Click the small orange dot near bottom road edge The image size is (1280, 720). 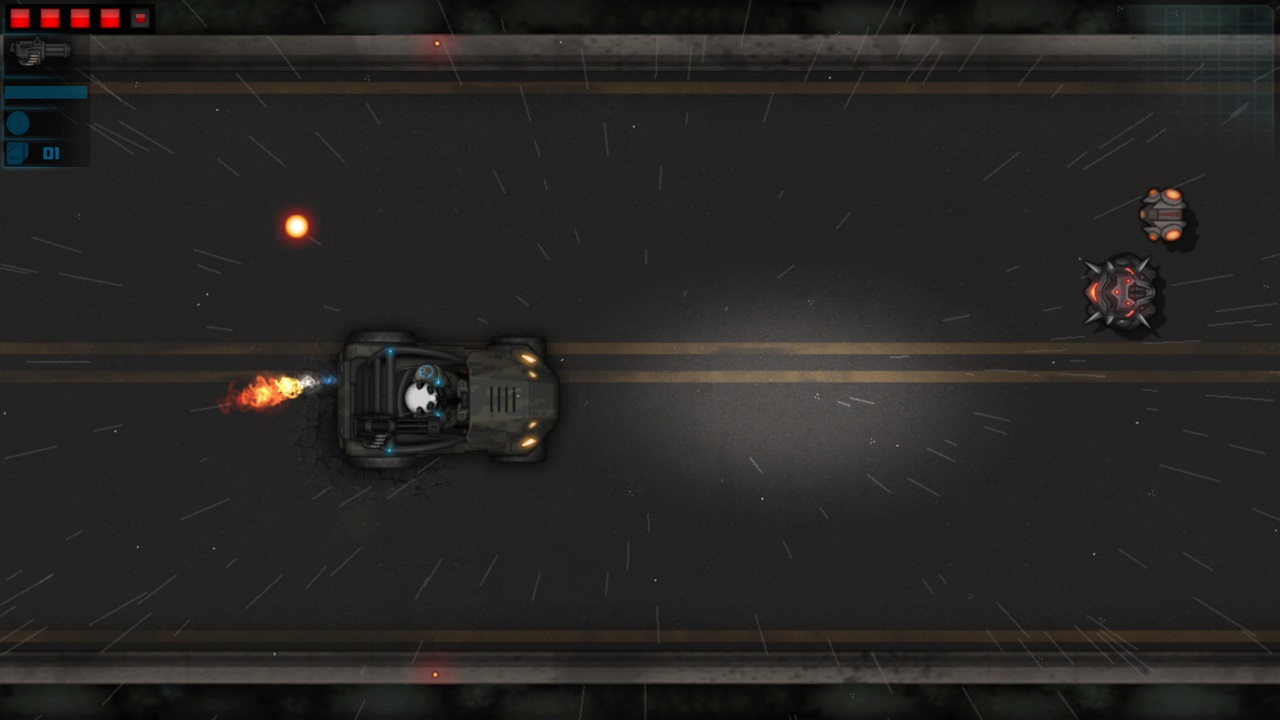click(435, 674)
